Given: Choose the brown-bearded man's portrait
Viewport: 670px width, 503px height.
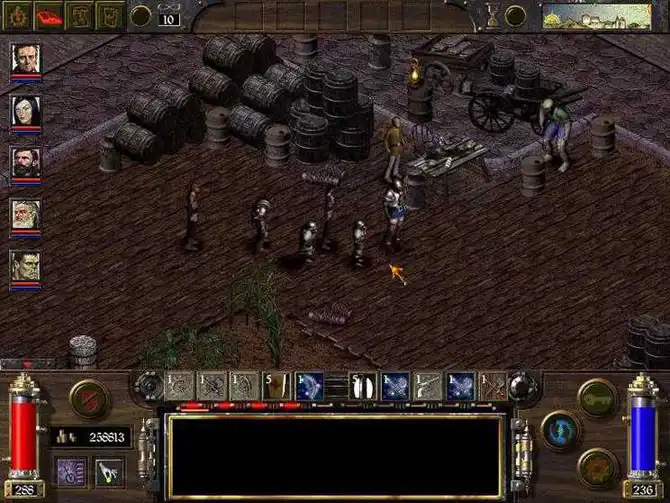Looking at the screenshot, I should coord(26,161).
